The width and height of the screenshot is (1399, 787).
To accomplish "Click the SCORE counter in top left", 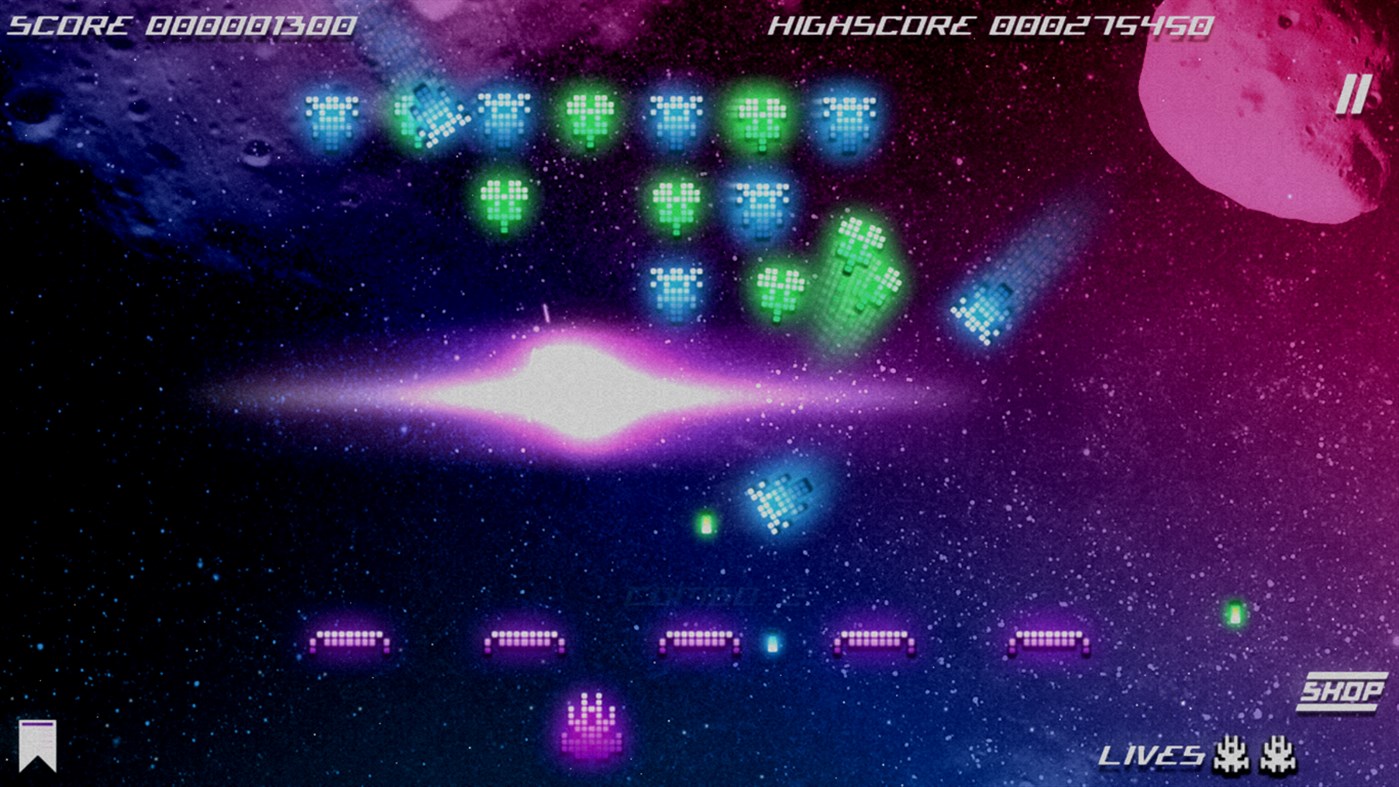I will pos(180,24).
